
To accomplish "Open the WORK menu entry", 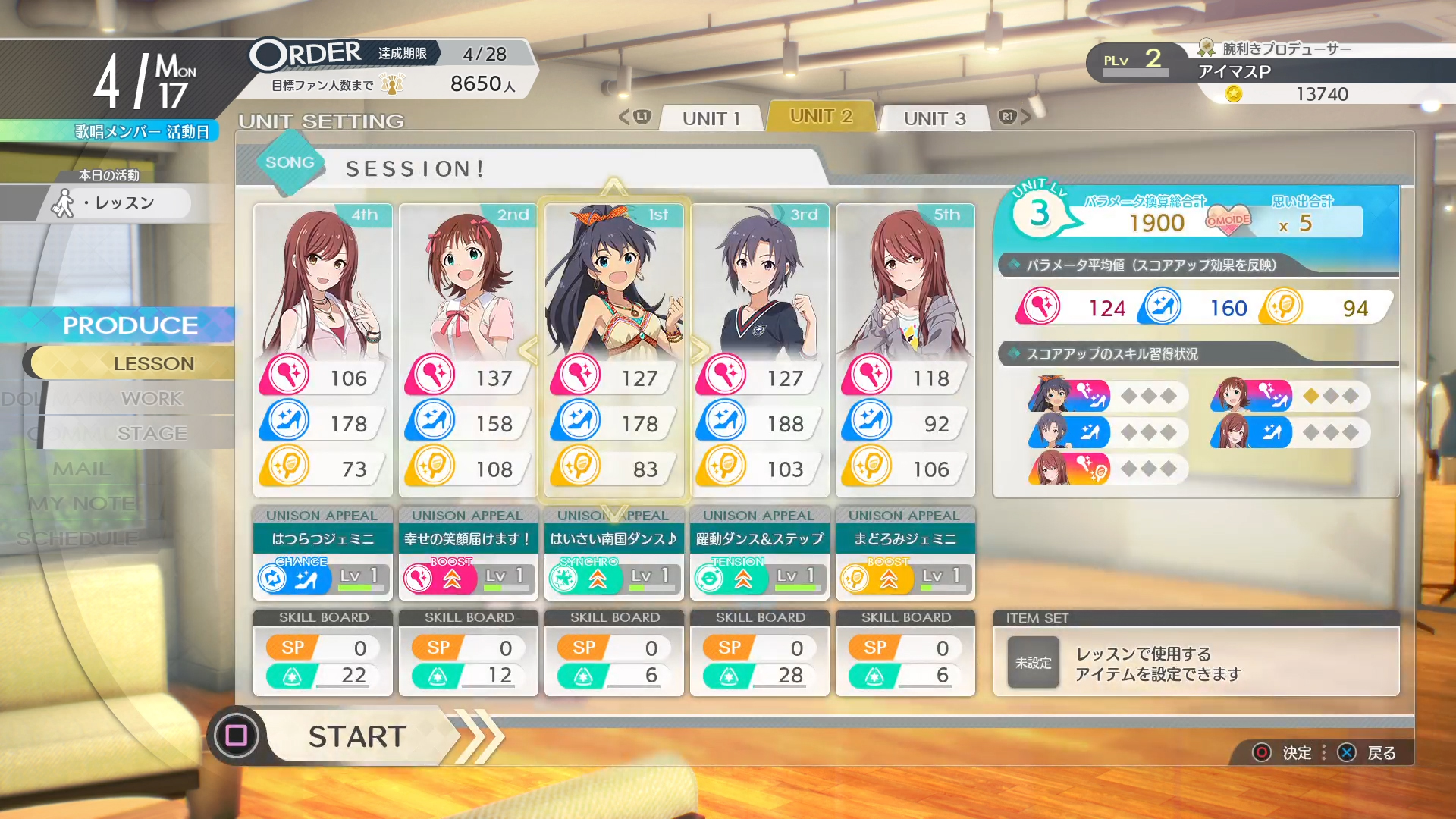I will pyautogui.click(x=152, y=398).
